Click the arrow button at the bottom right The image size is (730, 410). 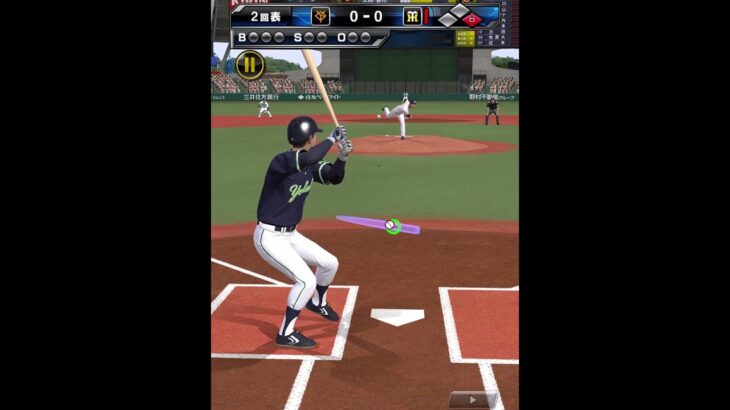point(471,400)
